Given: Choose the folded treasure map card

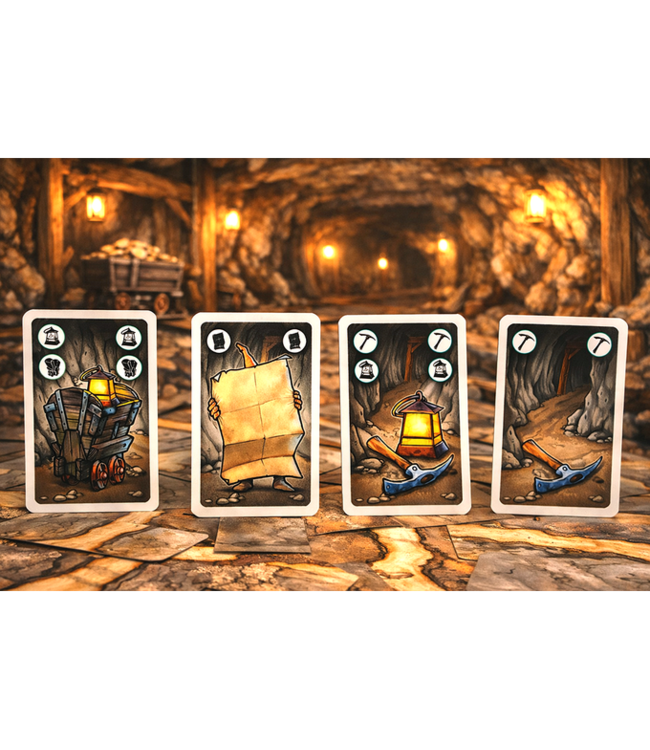Looking at the screenshot, I should (x=255, y=415).
